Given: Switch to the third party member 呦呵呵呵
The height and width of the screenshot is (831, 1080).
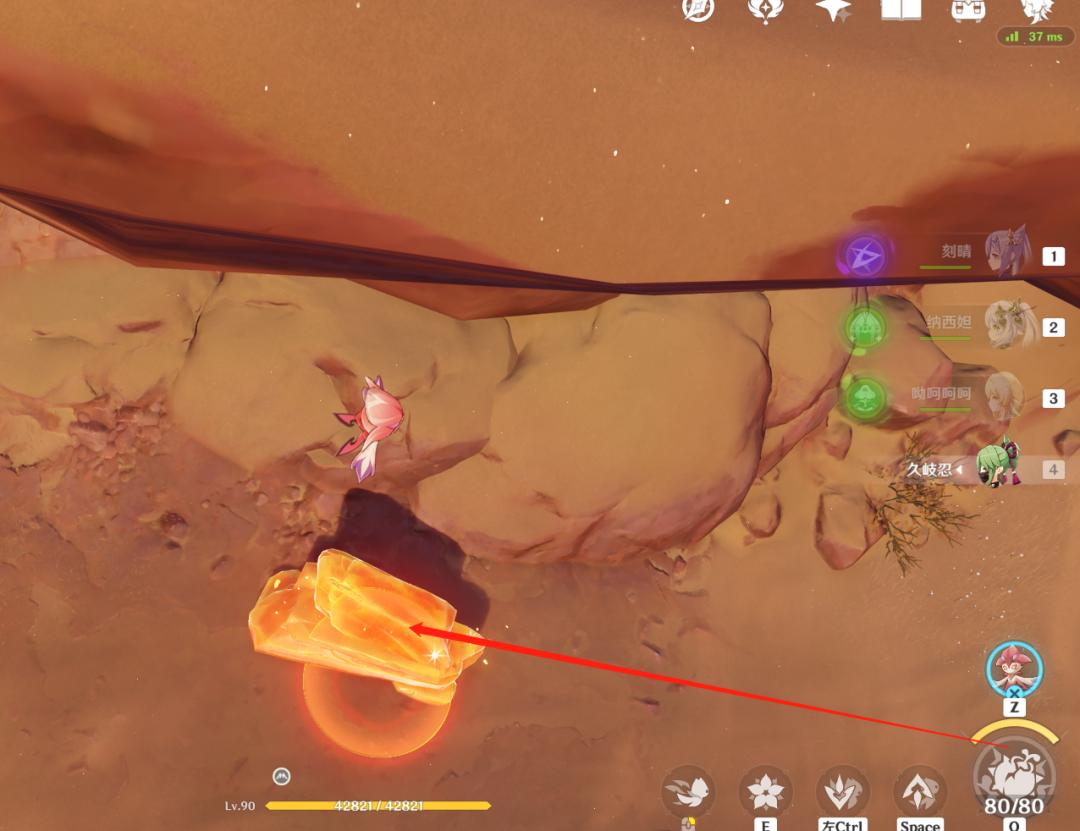Looking at the screenshot, I should click(1003, 396).
